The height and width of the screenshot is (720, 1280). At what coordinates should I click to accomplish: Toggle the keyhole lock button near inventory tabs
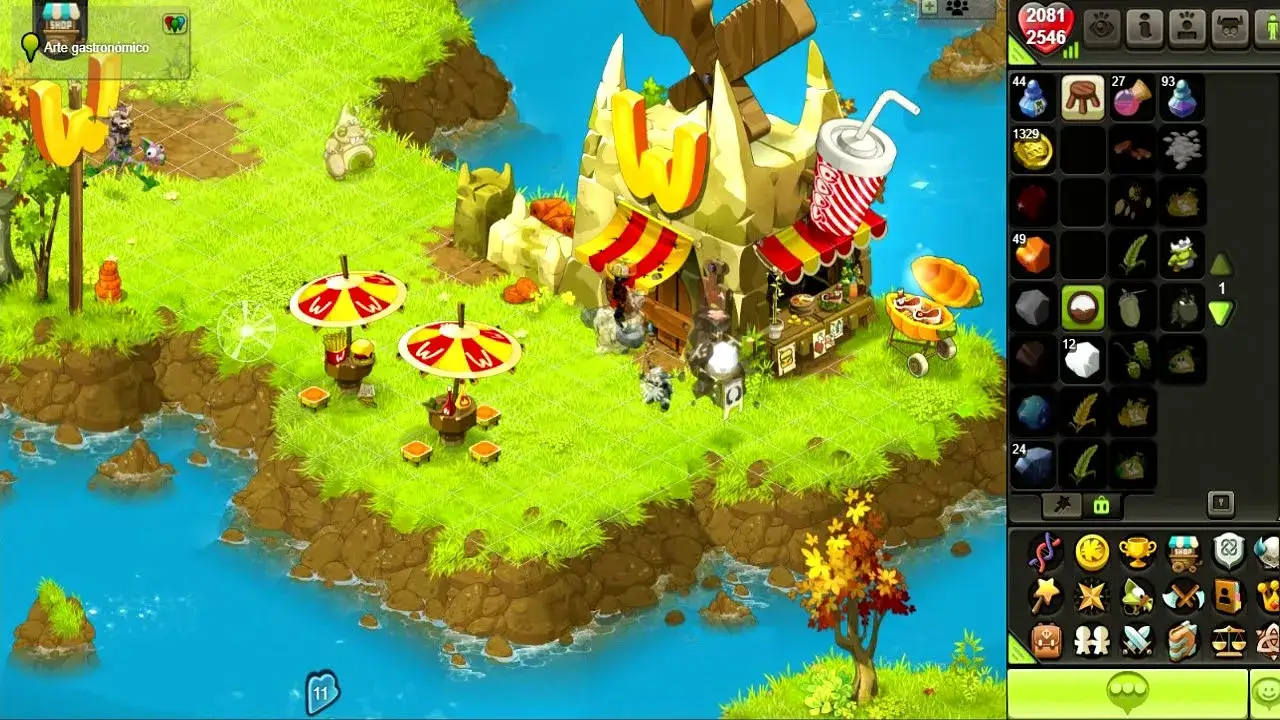click(1221, 504)
